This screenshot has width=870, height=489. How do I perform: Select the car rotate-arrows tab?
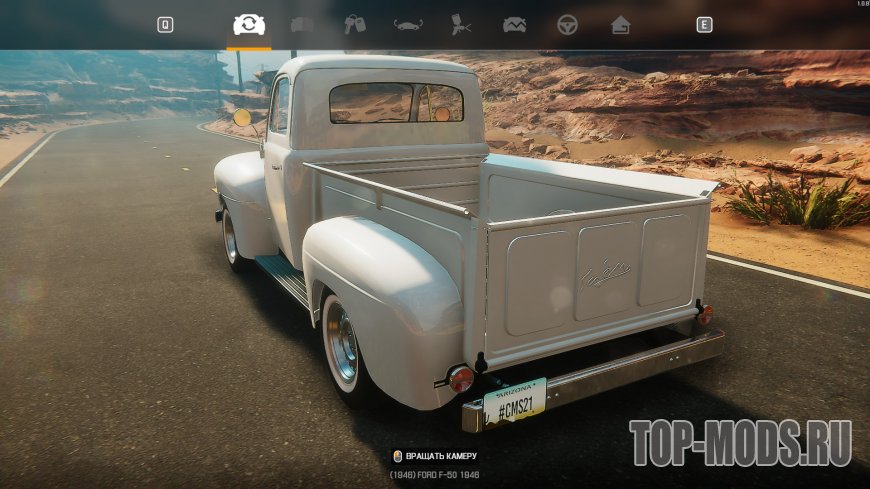[248, 25]
